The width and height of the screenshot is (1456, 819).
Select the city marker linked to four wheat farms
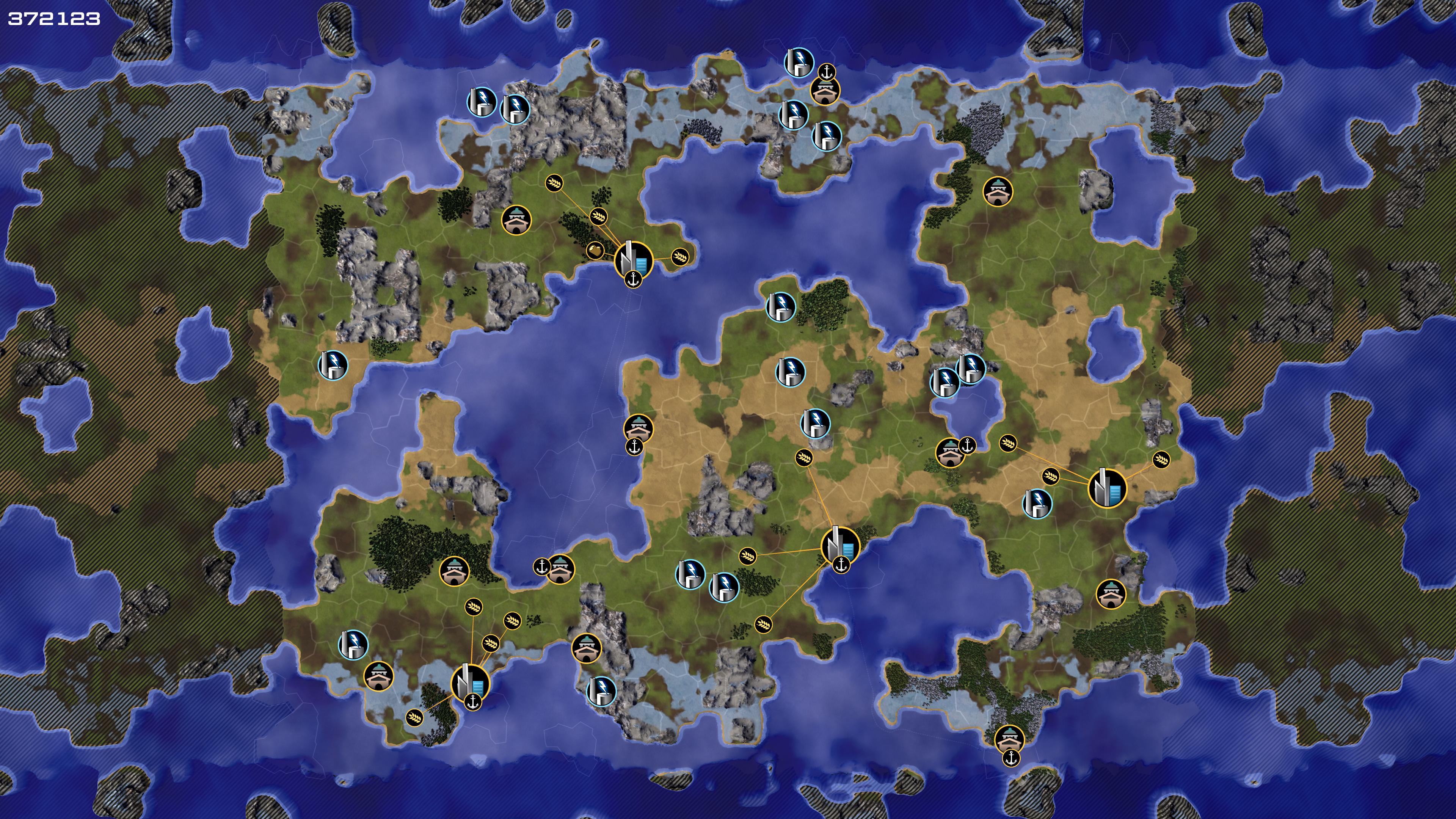pyautogui.click(x=470, y=682)
